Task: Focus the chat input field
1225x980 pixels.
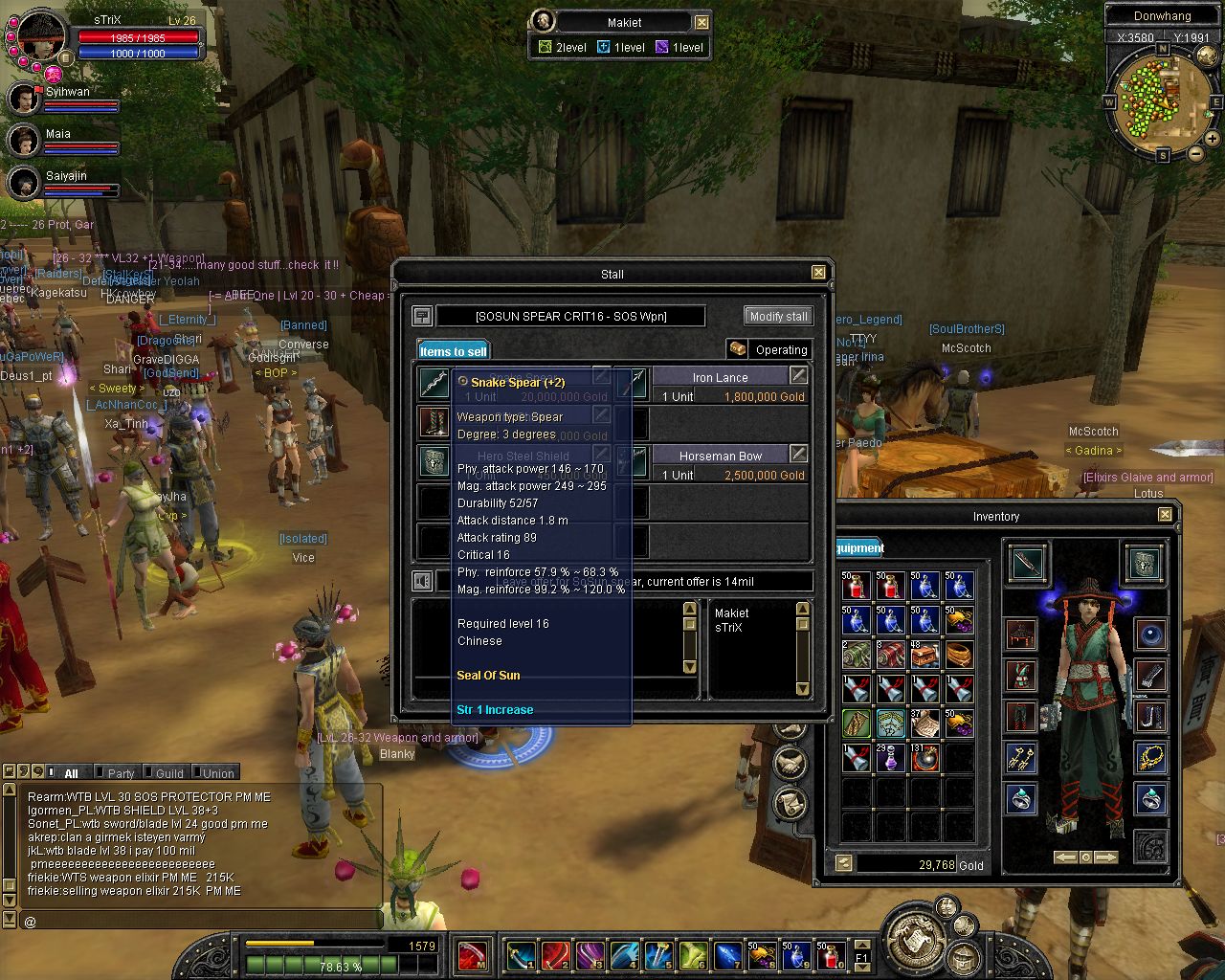Action: point(191,922)
